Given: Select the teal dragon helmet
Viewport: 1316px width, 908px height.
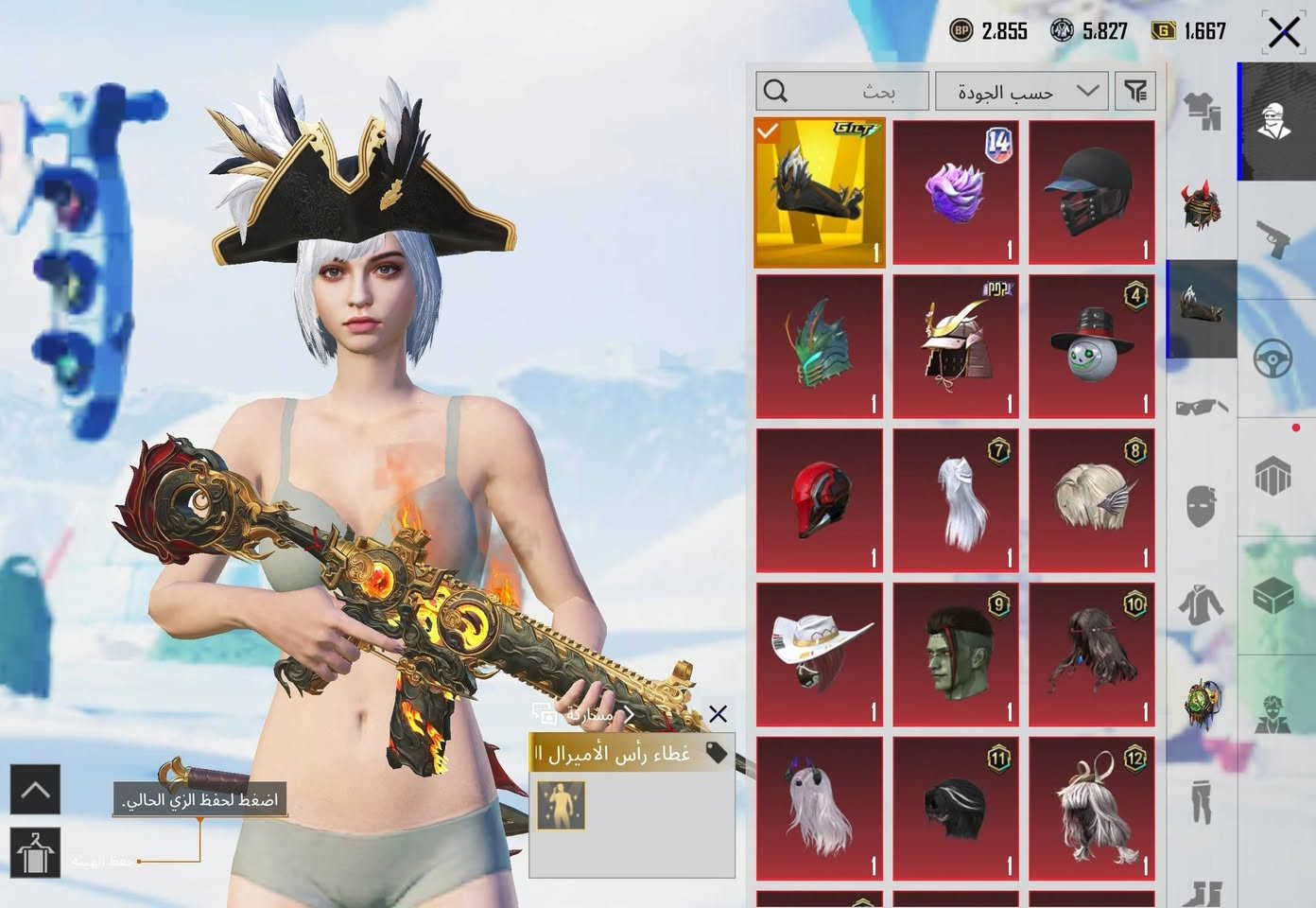Looking at the screenshot, I should [820, 347].
